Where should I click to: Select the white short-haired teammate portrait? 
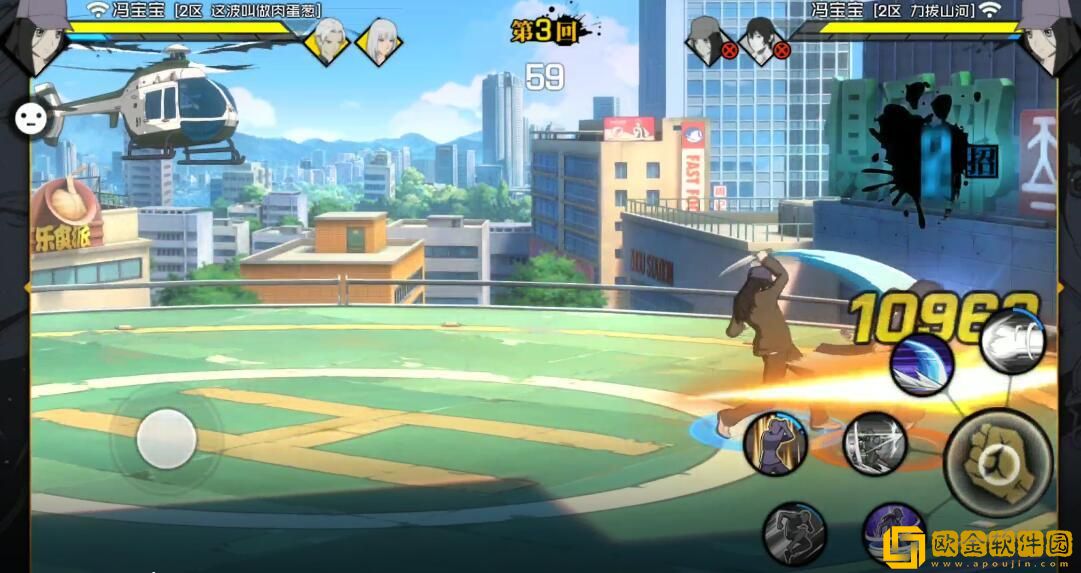tap(326, 41)
